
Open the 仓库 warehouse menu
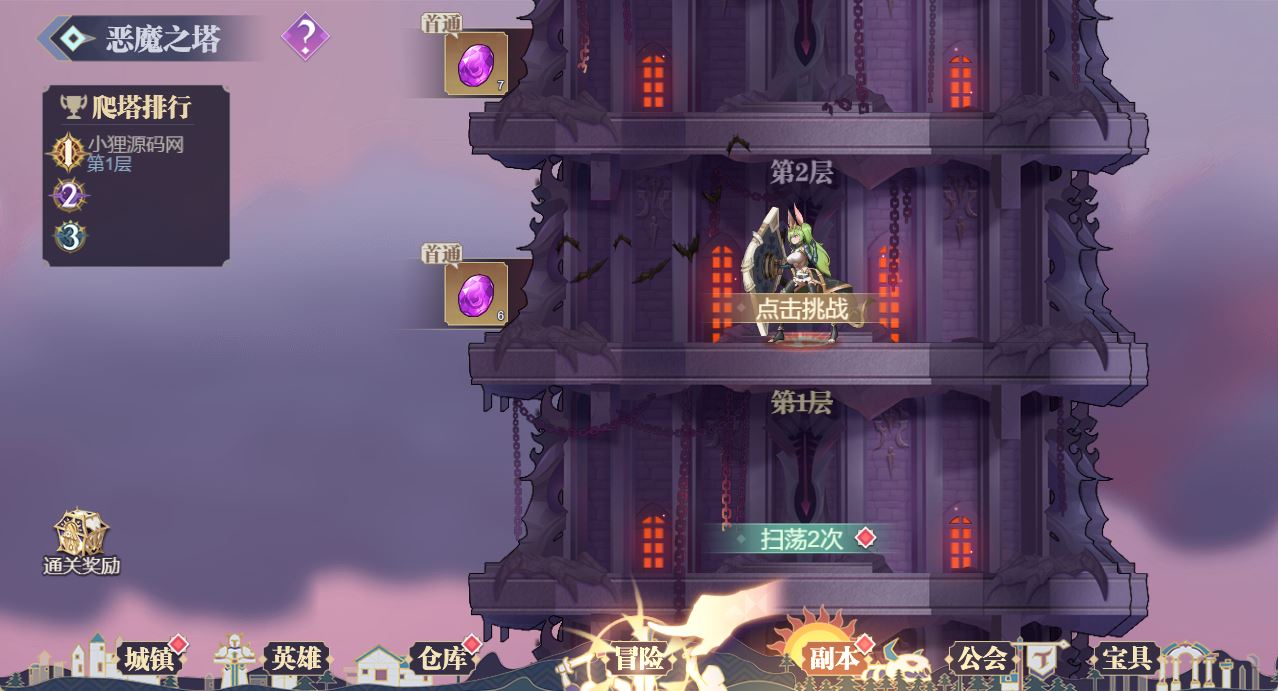point(443,658)
